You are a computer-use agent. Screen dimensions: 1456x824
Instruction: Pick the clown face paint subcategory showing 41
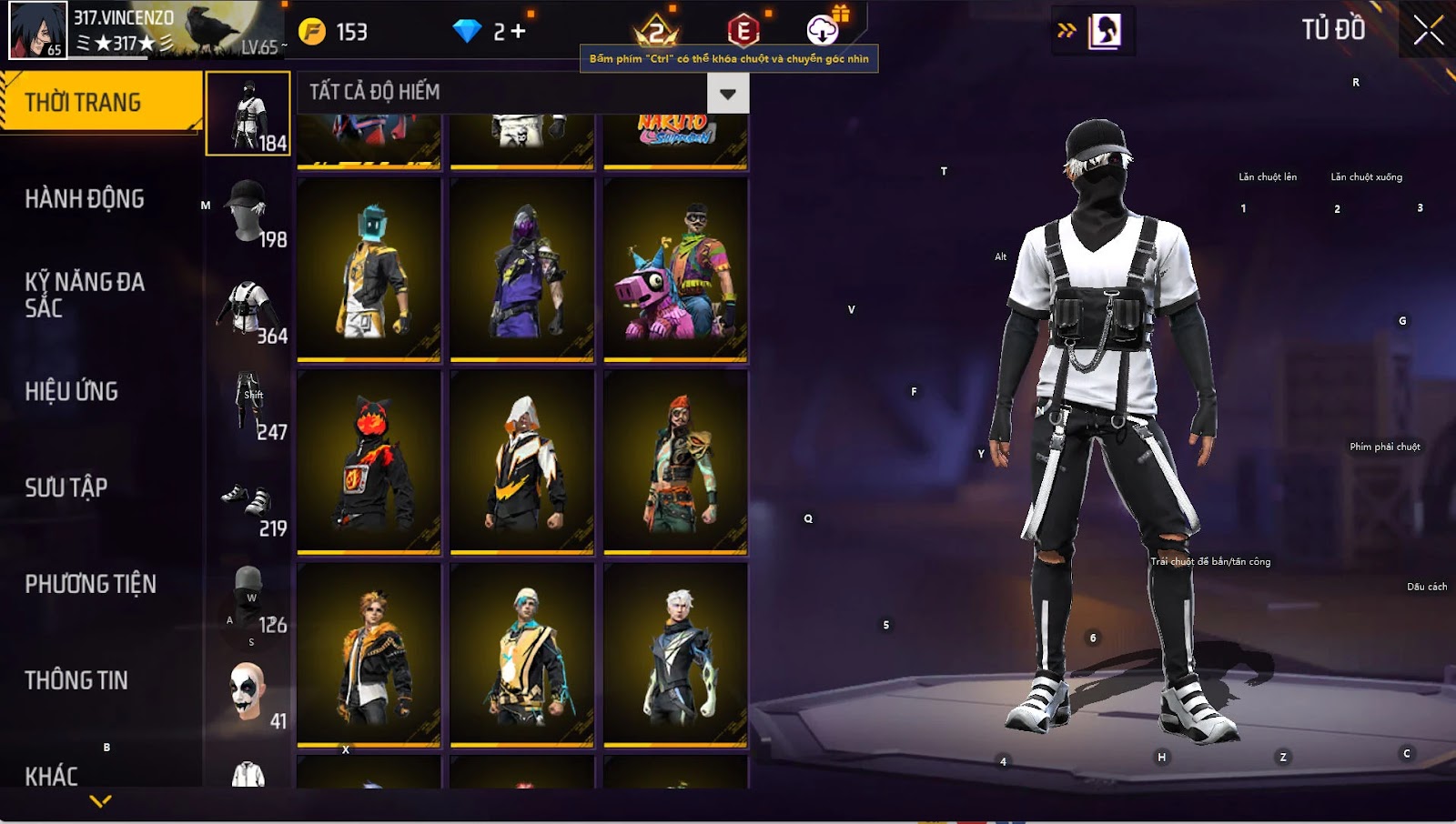coord(248,693)
